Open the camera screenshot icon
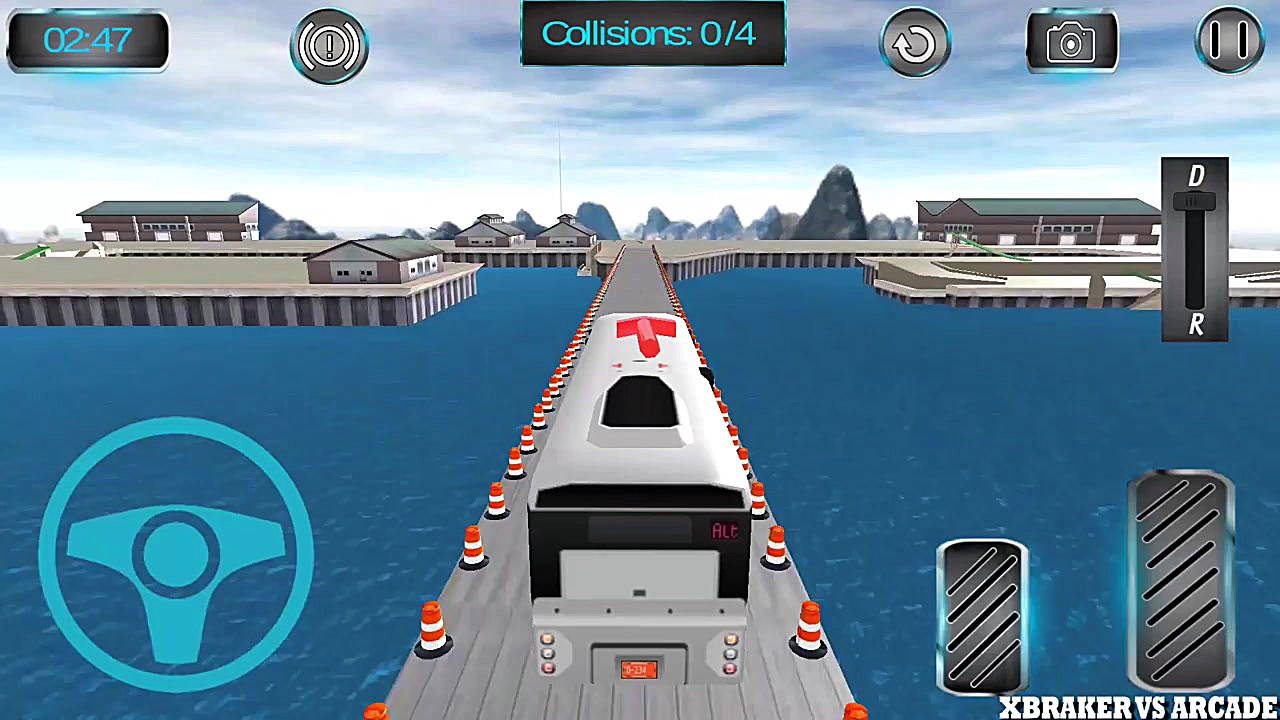Screen dimensions: 1280x720 (x=1071, y=42)
